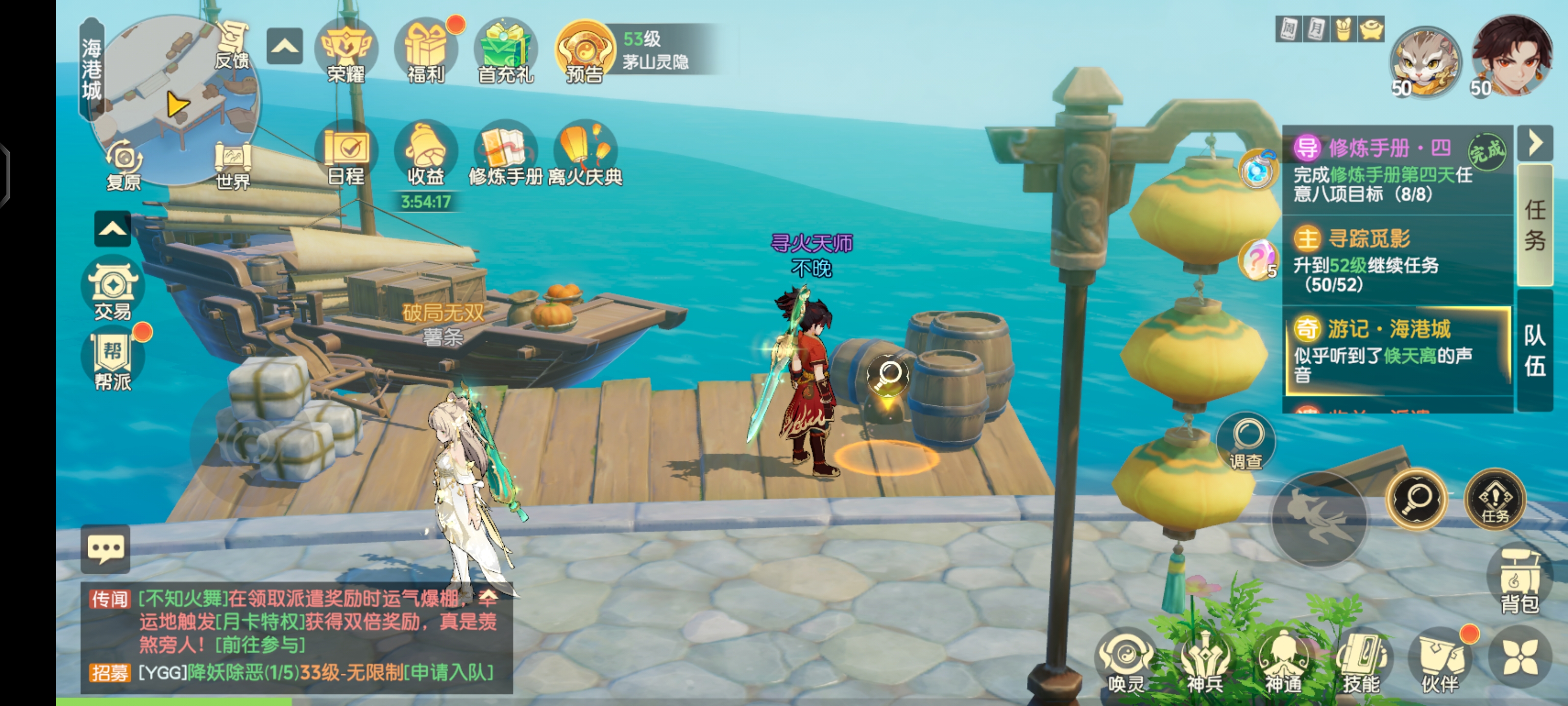This screenshot has width=1568, height=706.
Task: Open the 日程 schedule panel
Action: 346,153
